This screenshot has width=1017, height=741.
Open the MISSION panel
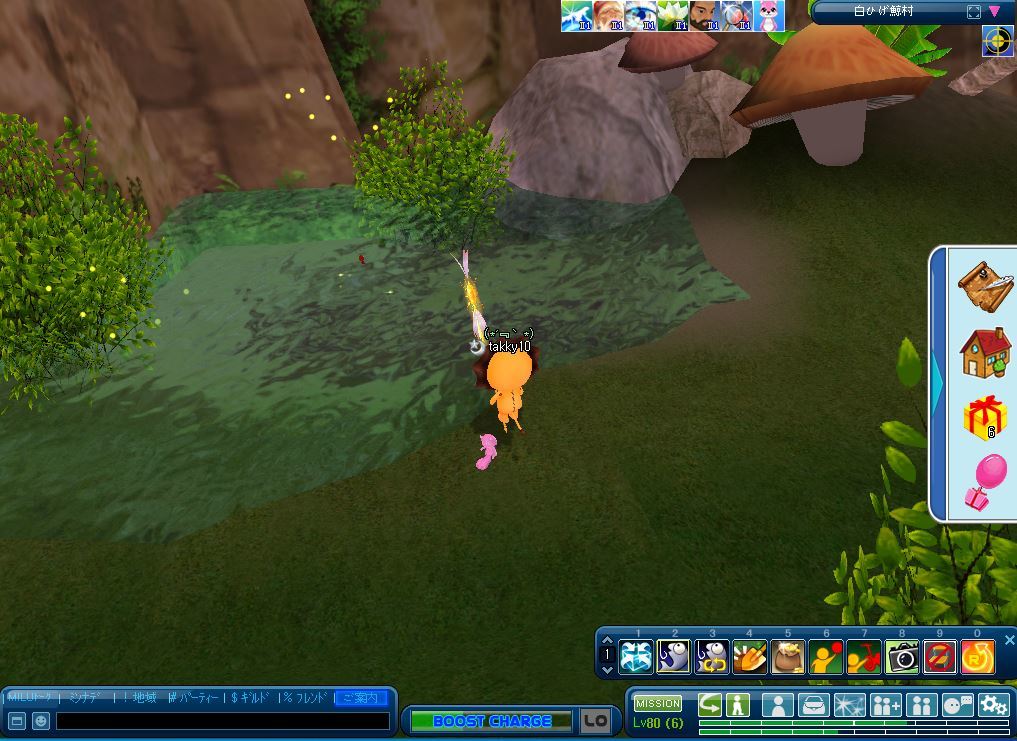click(657, 704)
